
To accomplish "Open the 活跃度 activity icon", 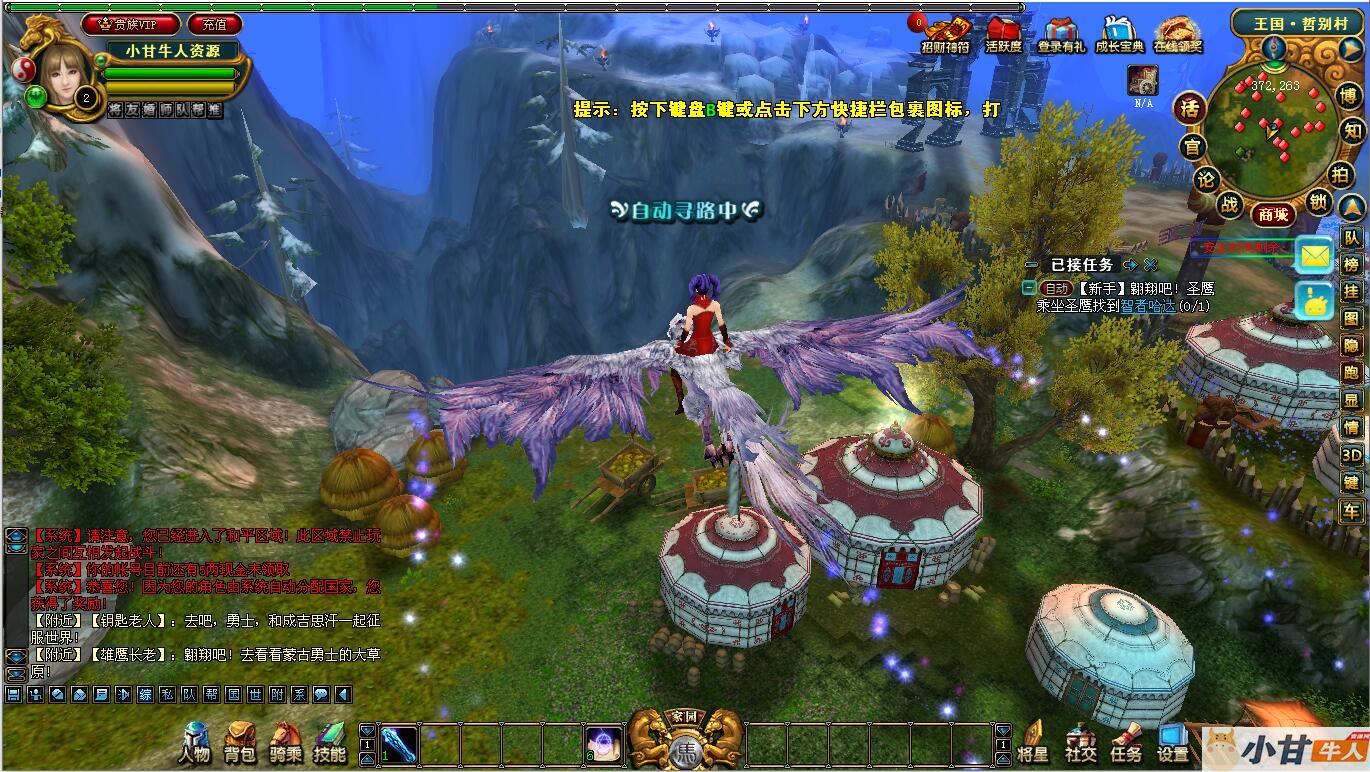I will pyautogui.click(x=1003, y=34).
